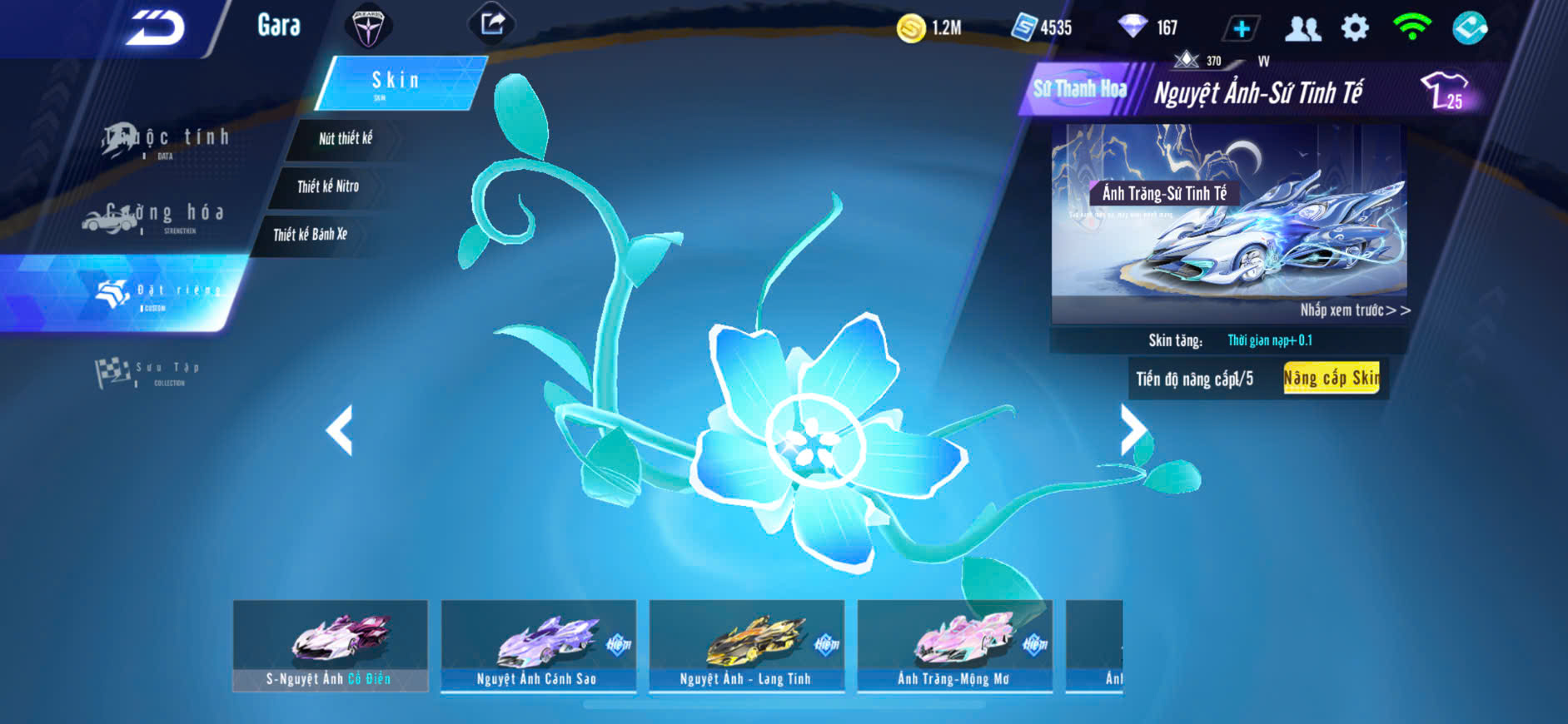Choose Nguyệt Ảnh - Lang Tinh skin

coord(746,646)
